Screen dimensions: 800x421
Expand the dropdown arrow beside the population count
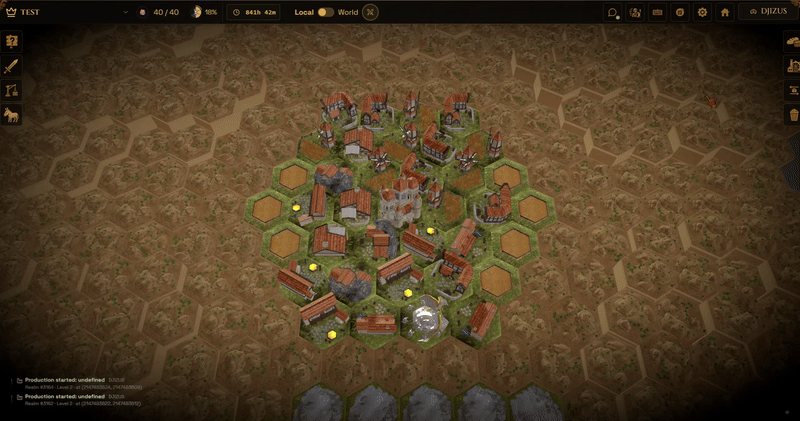tap(126, 12)
